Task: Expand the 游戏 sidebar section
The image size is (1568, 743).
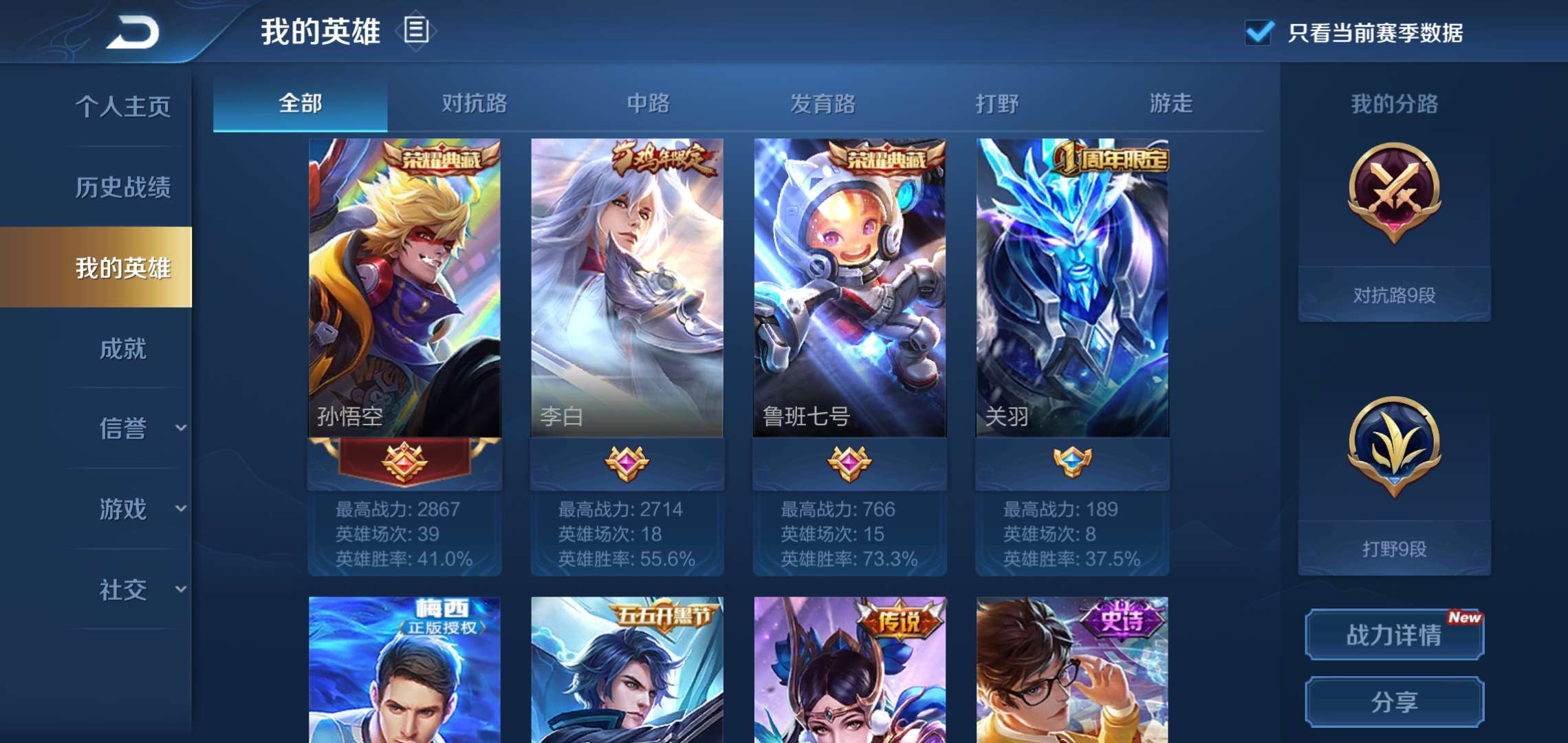Action: 124,509
